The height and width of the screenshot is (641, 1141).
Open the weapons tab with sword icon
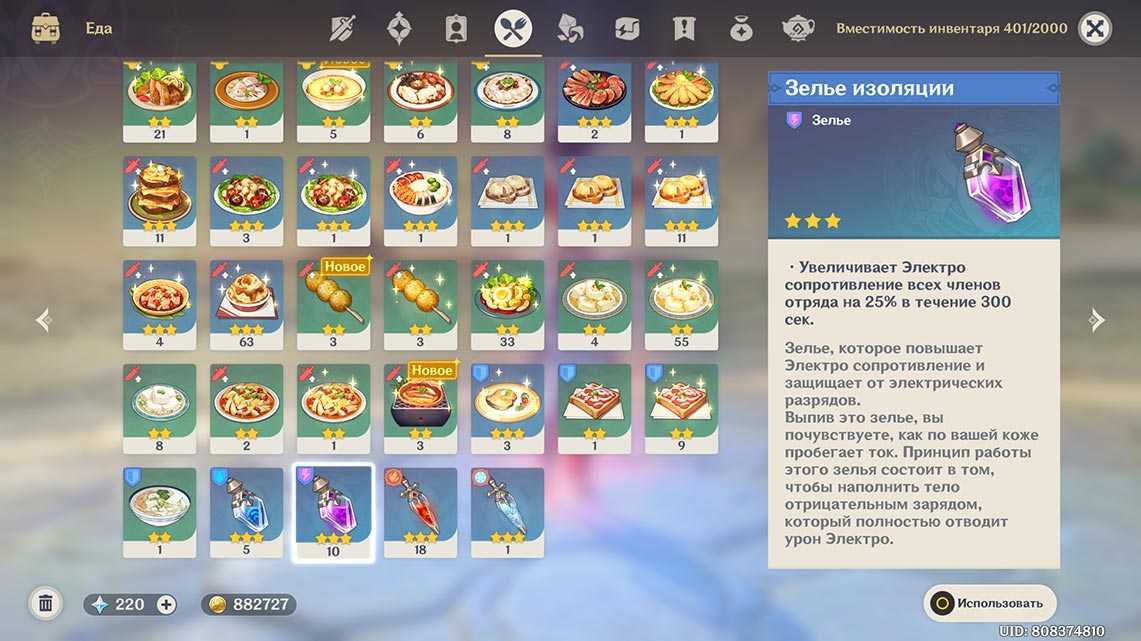tap(344, 29)
